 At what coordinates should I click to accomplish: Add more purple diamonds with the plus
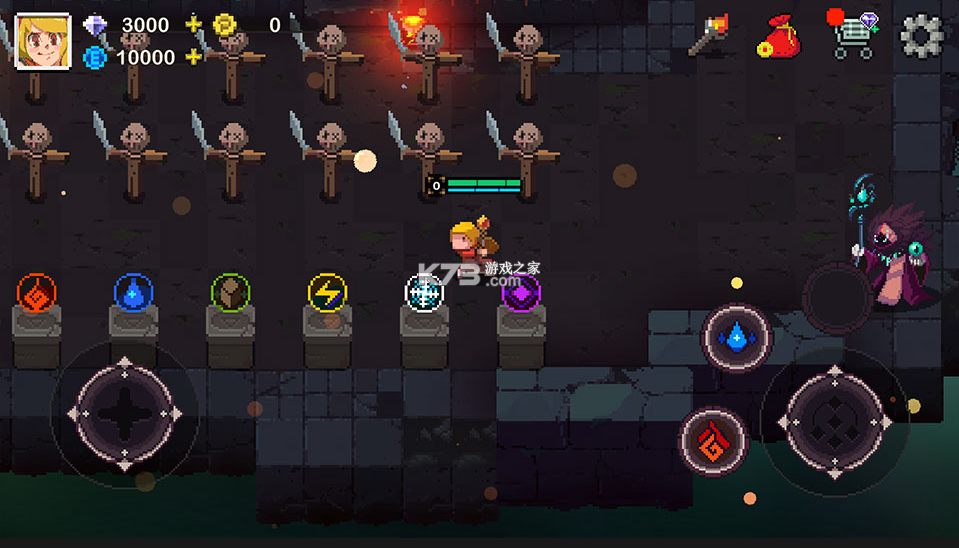coord(194,25)
